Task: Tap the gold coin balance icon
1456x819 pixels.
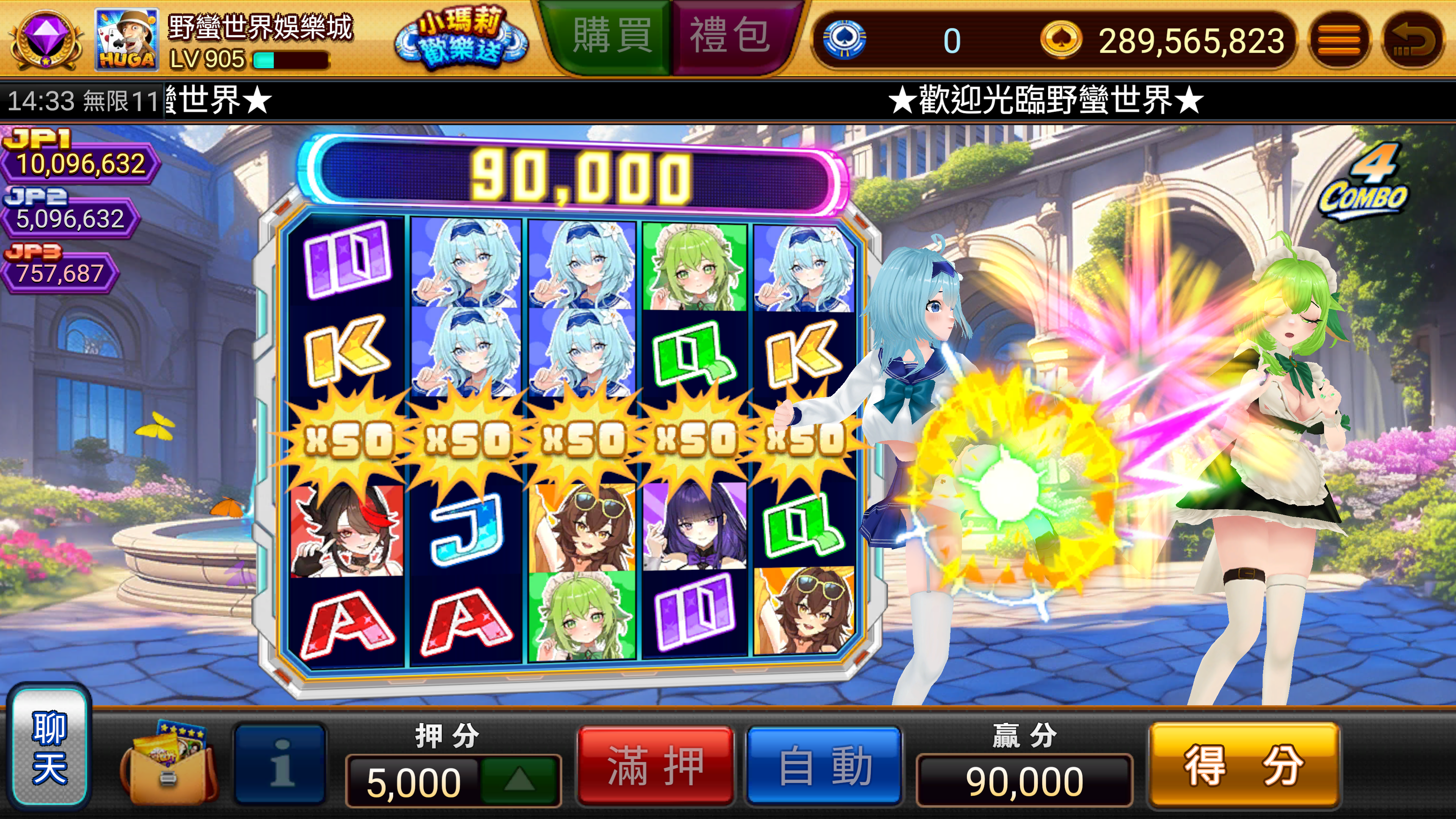Action: click(x=1061, y=39)
